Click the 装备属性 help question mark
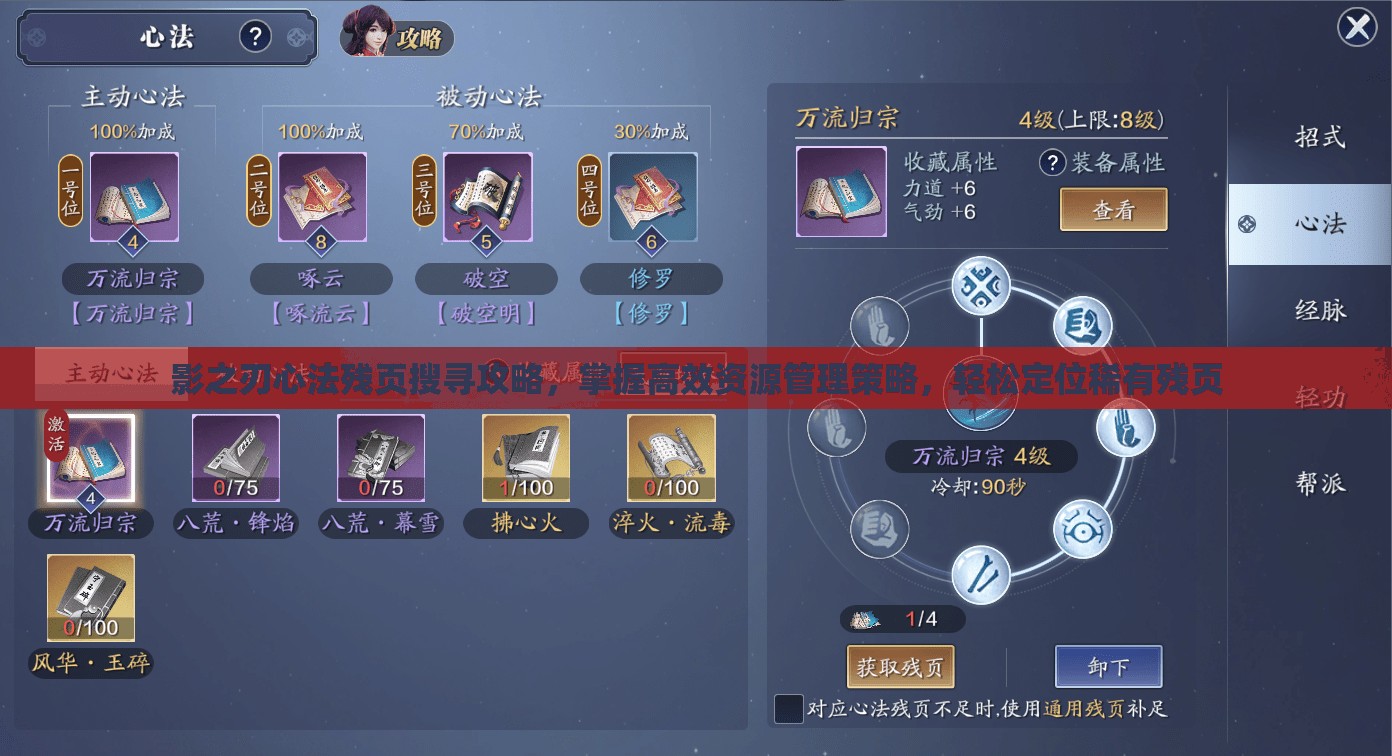The image size is (1392, 756). click(1051, 163)
